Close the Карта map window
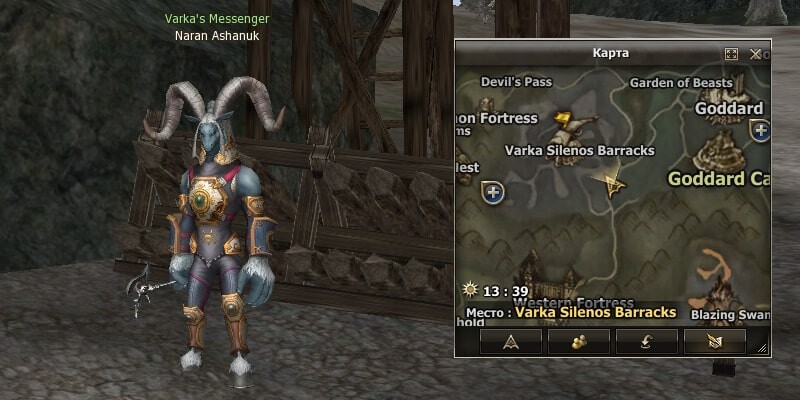Viewport: 800px width, 400px height. coord(756,53)
